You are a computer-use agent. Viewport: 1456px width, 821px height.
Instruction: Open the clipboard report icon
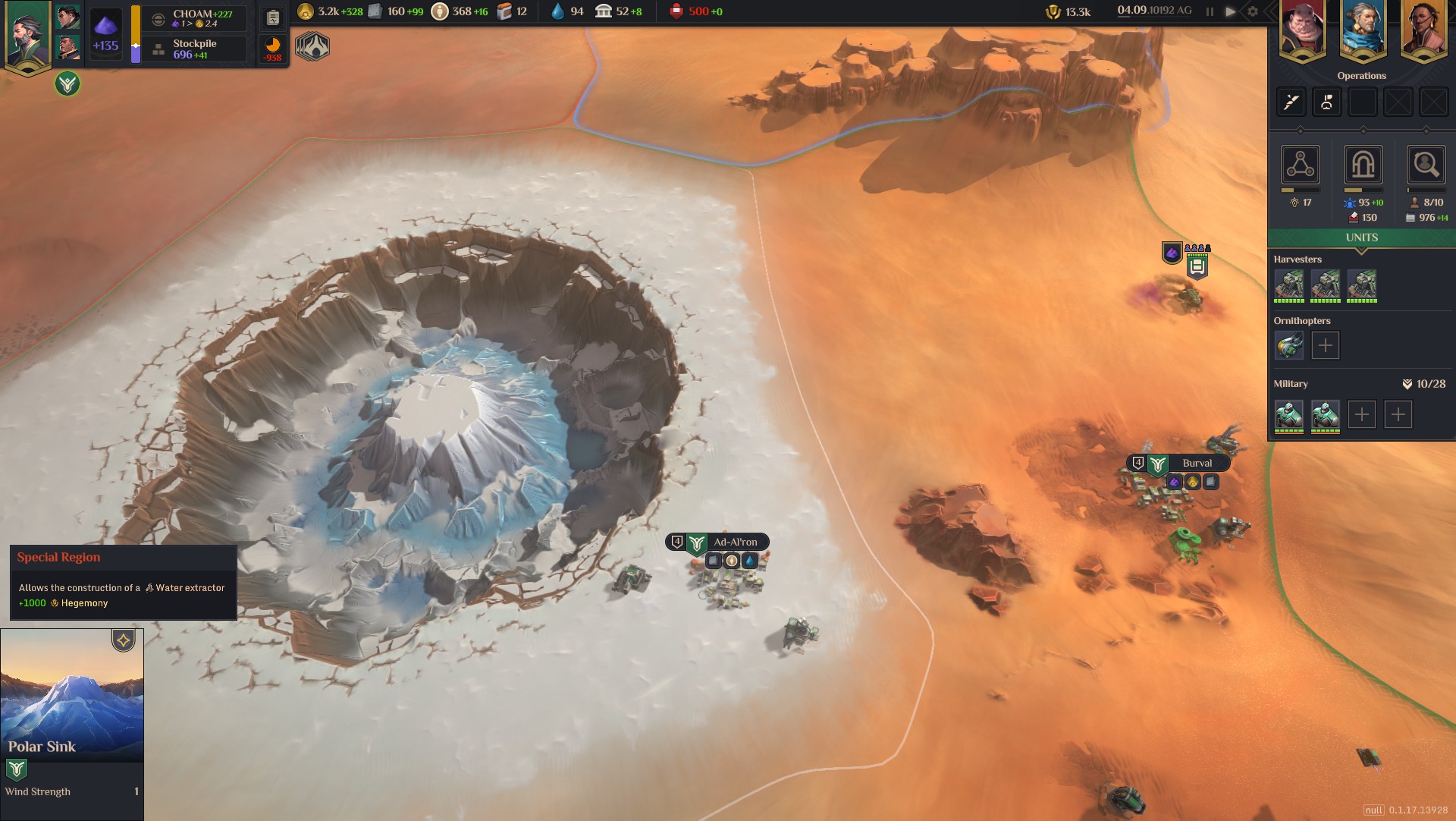coord(273,17)
